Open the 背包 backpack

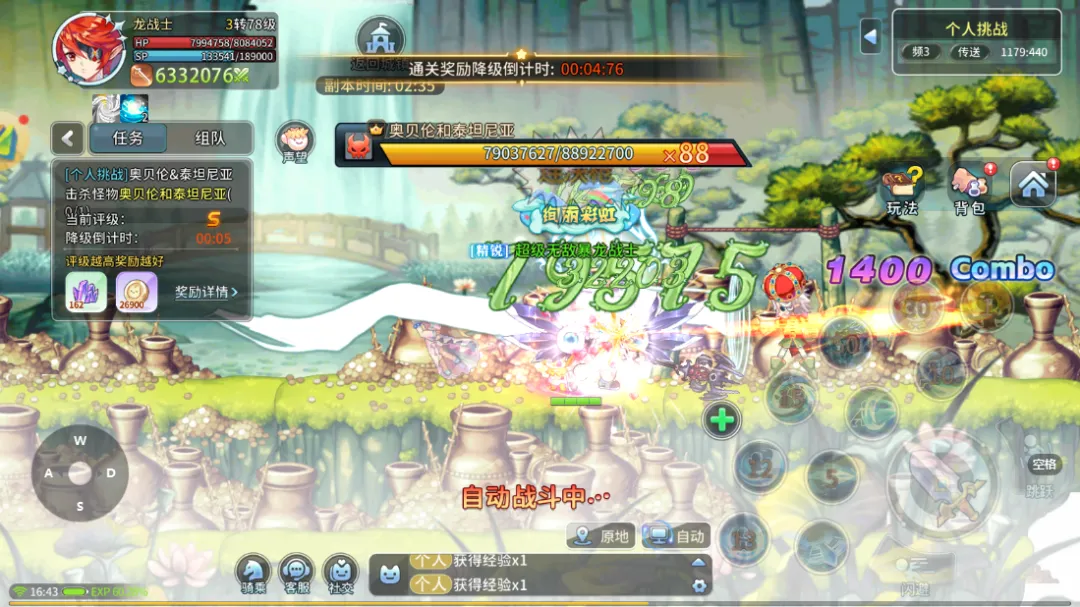tap(969, 190)
